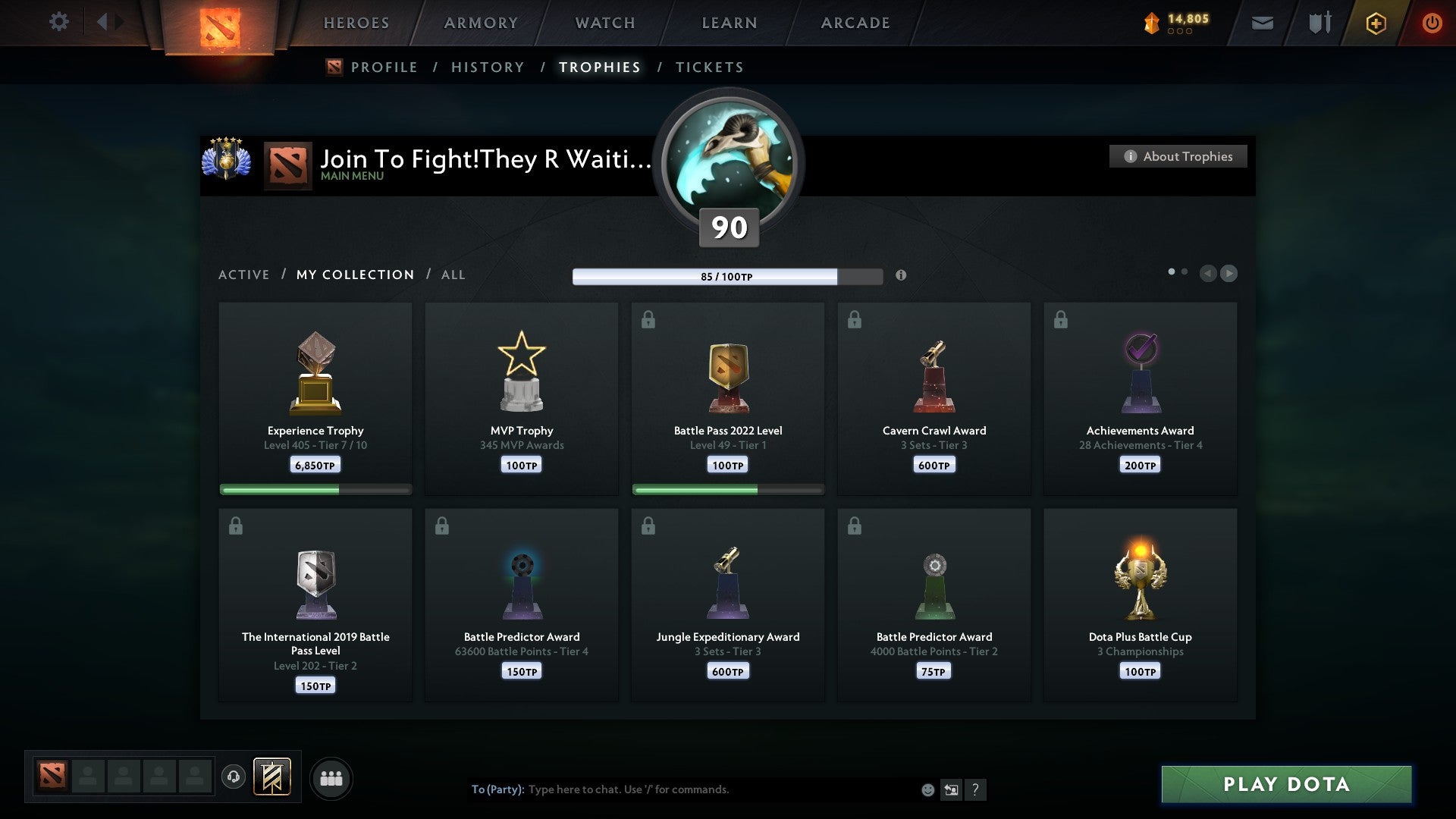1456x819 pixels.
Task: Switch to the ALL trophies filter
Action: pos(453,275)
